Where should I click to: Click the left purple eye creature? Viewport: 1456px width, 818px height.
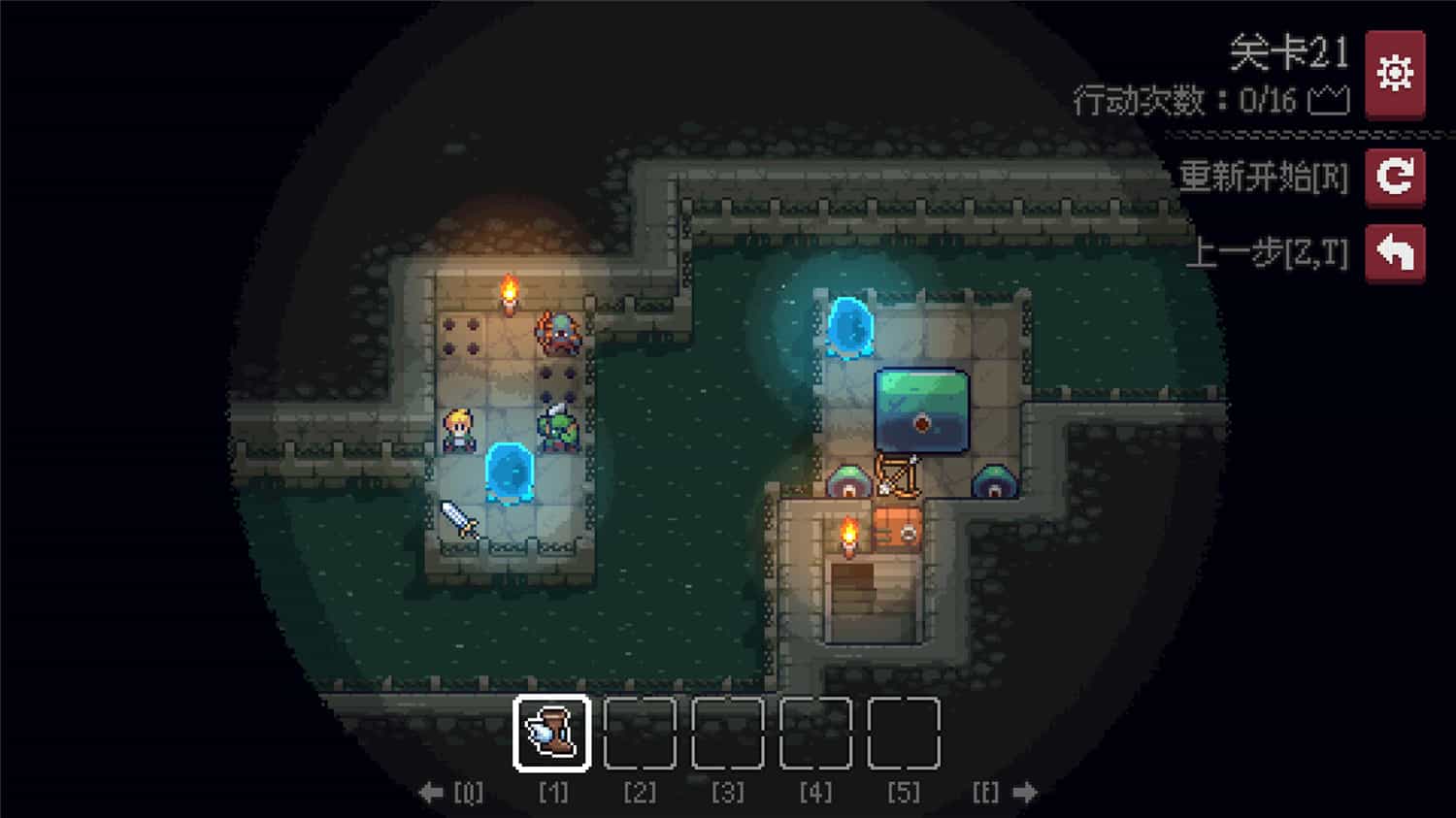[846, 482]
